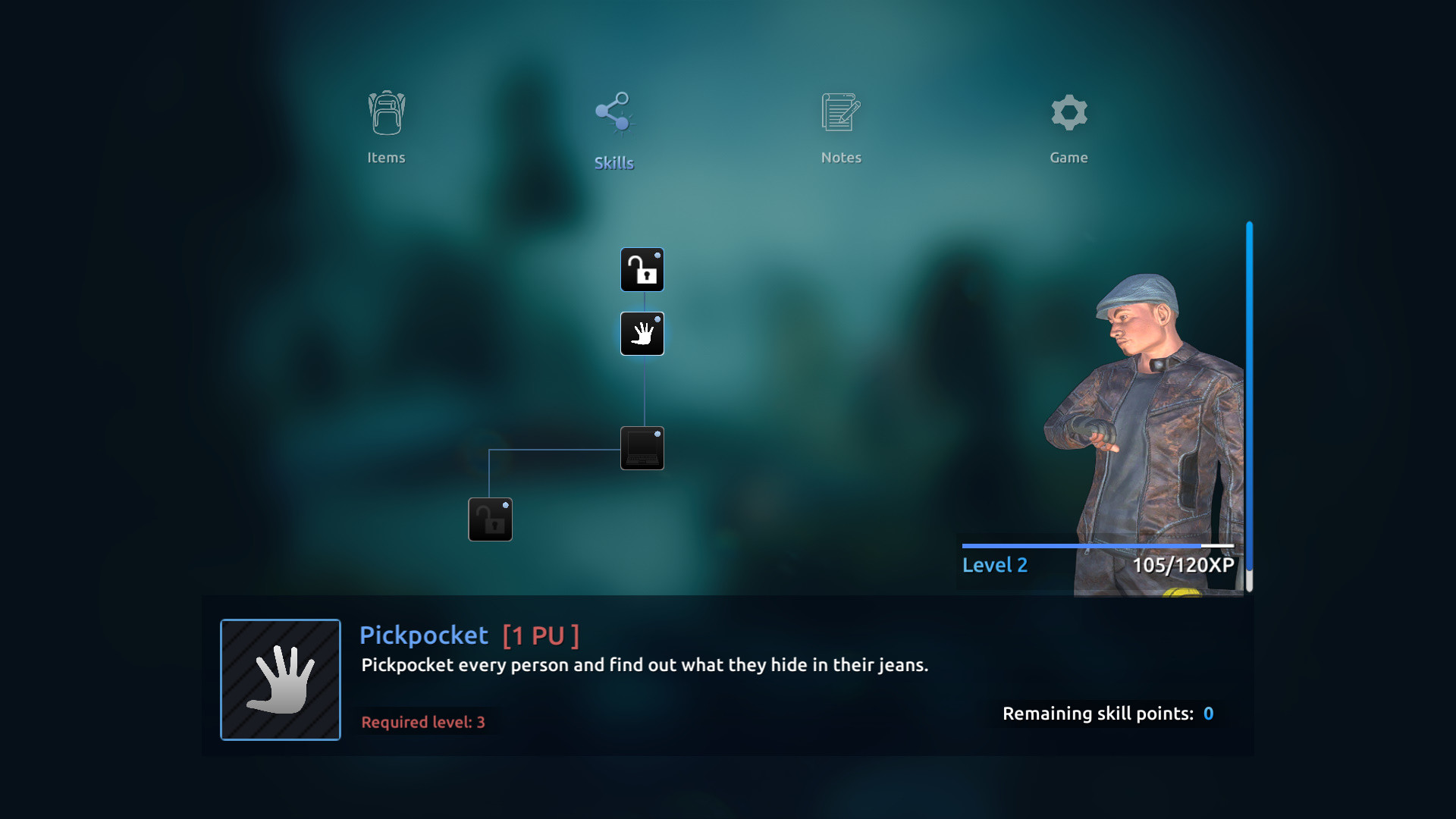Open the Notes notepad icon
Image resolution: width=1456 pixels, height=819 pixels.
coord(841,112)
